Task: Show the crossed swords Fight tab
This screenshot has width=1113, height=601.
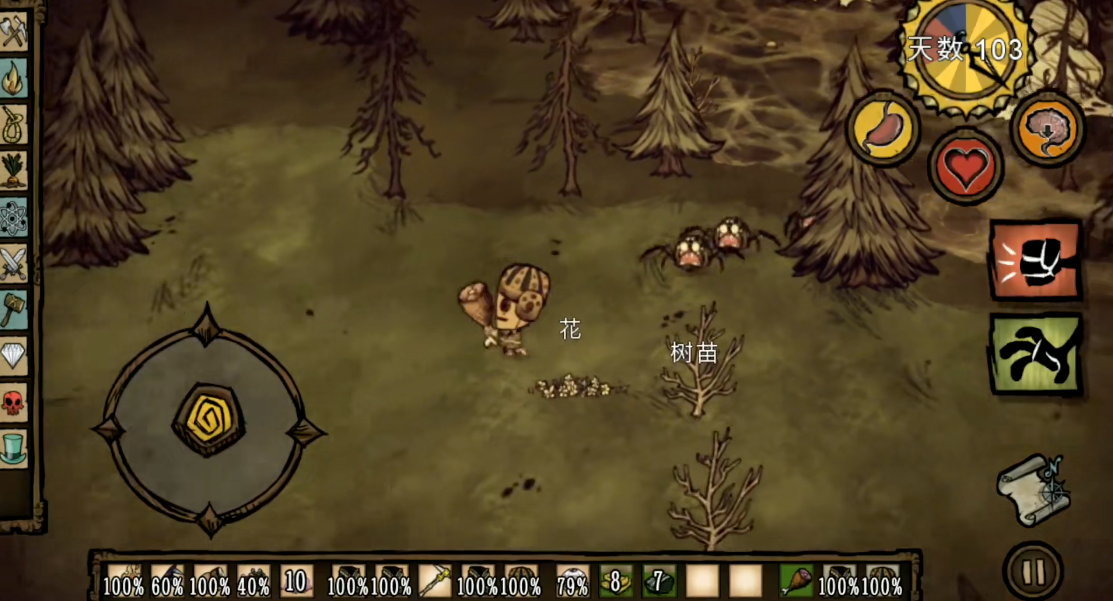Action: tap(14, 264)
